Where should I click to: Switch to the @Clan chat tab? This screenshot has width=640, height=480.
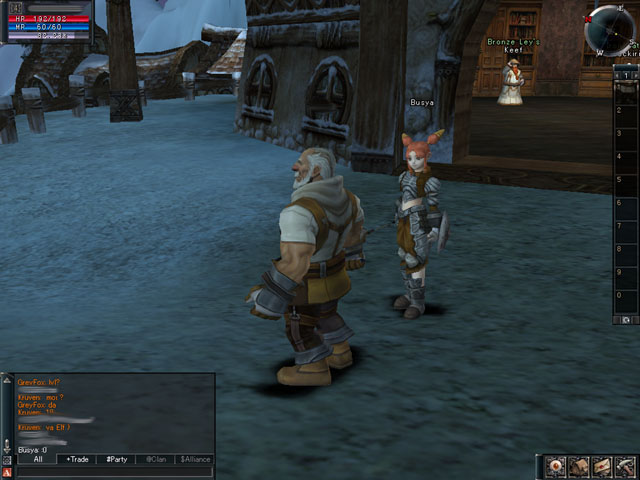155,459
